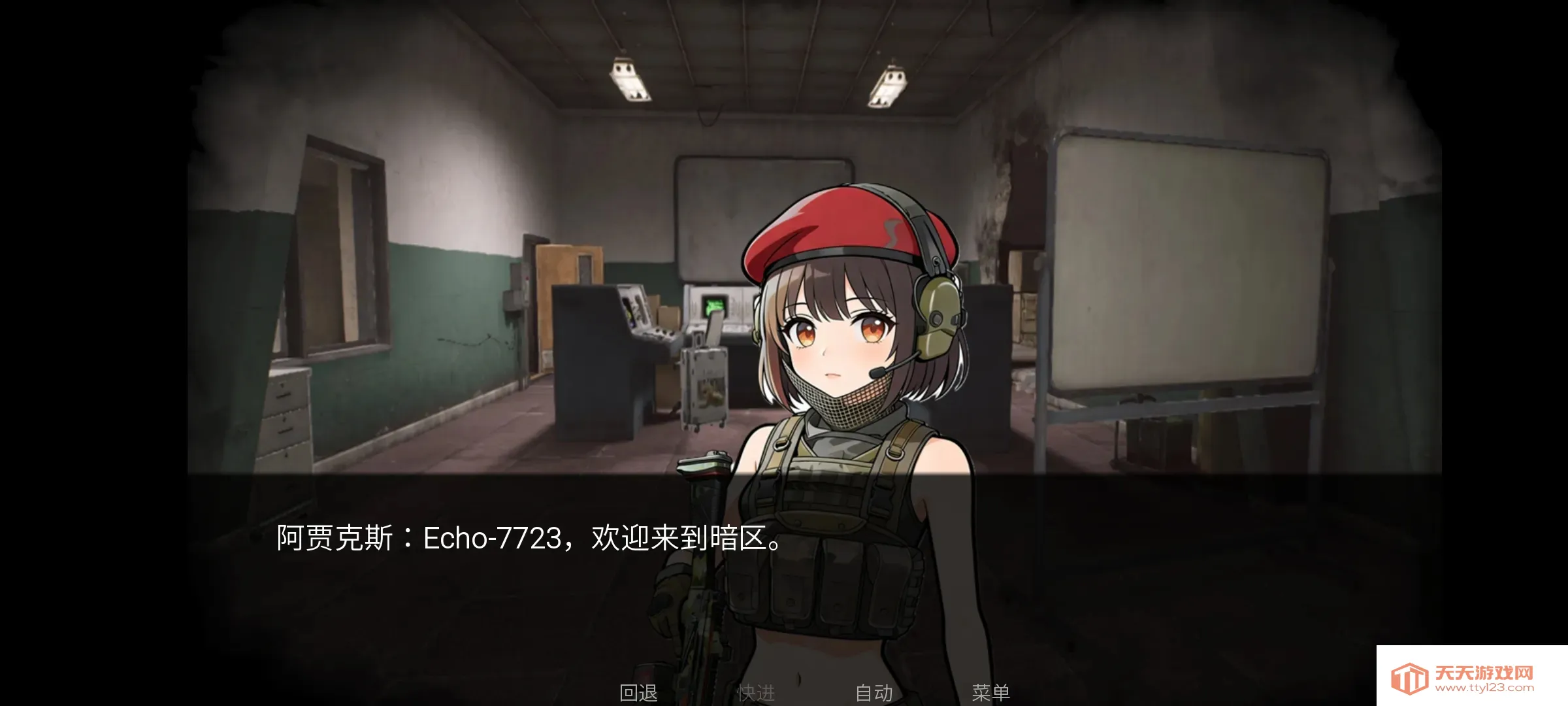The width and height of the screenshot is (1568, 706).
Task: Click the ceiling light fixture
Action: 630,82
